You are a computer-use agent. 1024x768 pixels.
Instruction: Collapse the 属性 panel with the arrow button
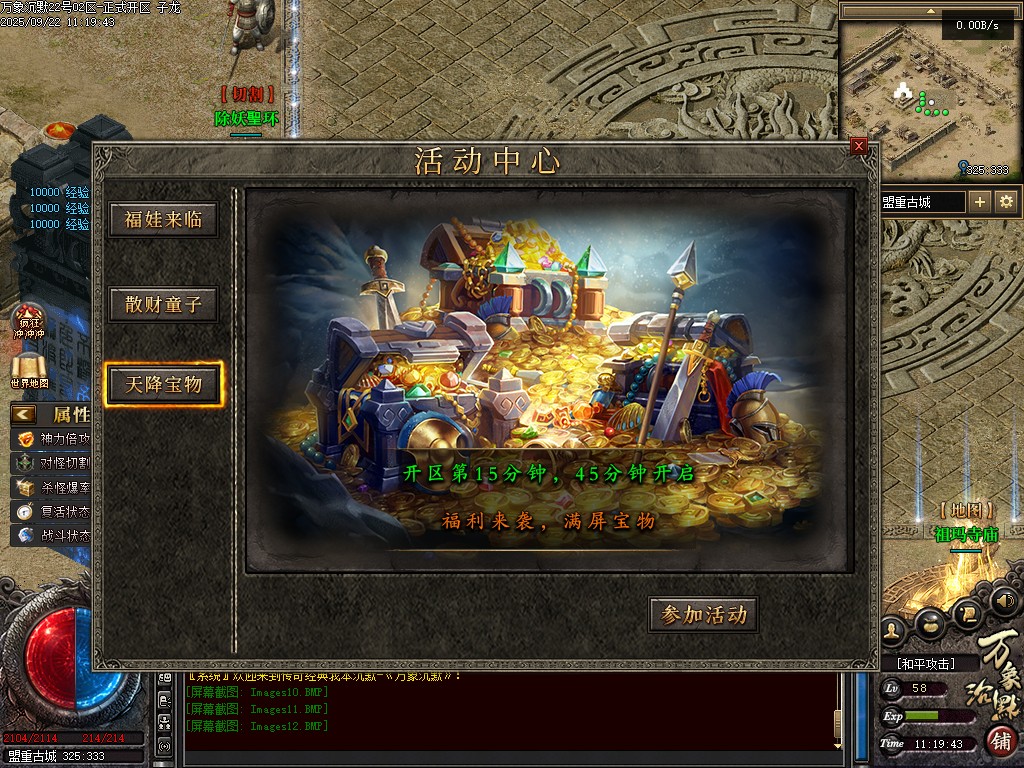24,414
